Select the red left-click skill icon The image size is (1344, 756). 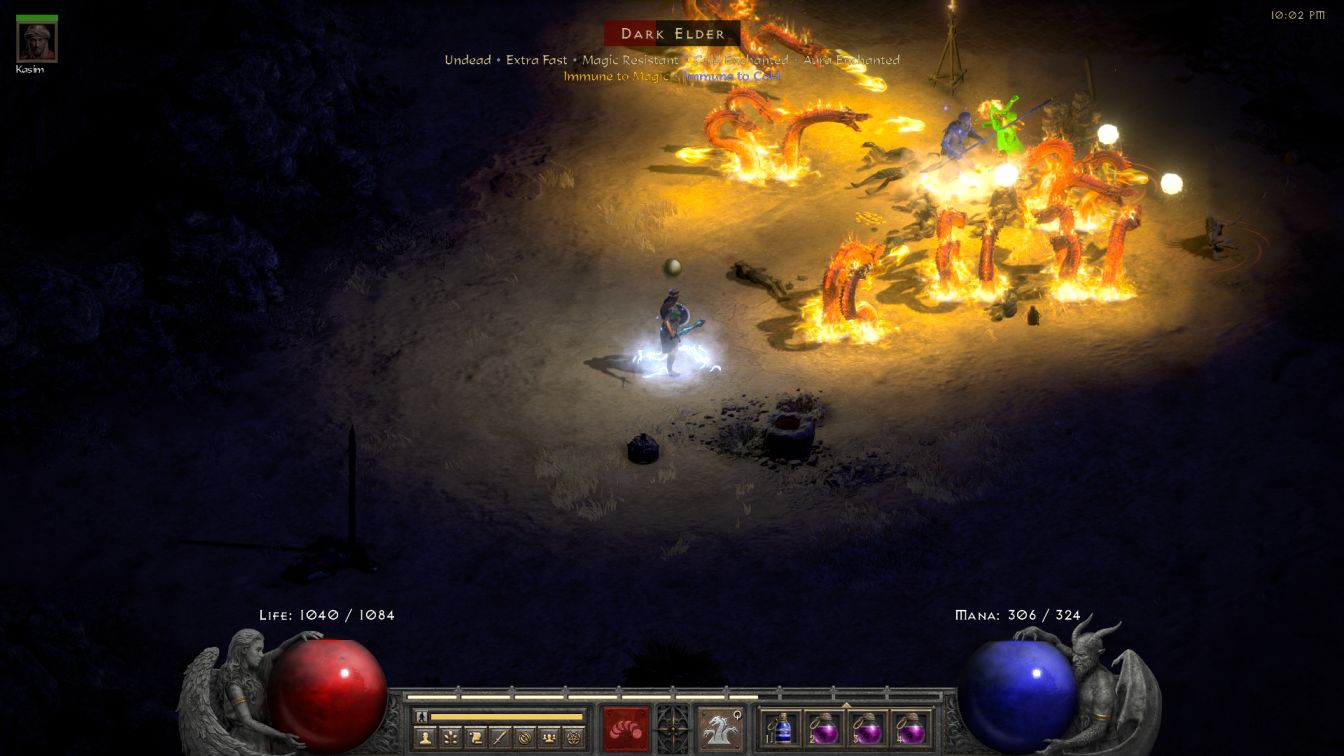click(x=626, y=728)
